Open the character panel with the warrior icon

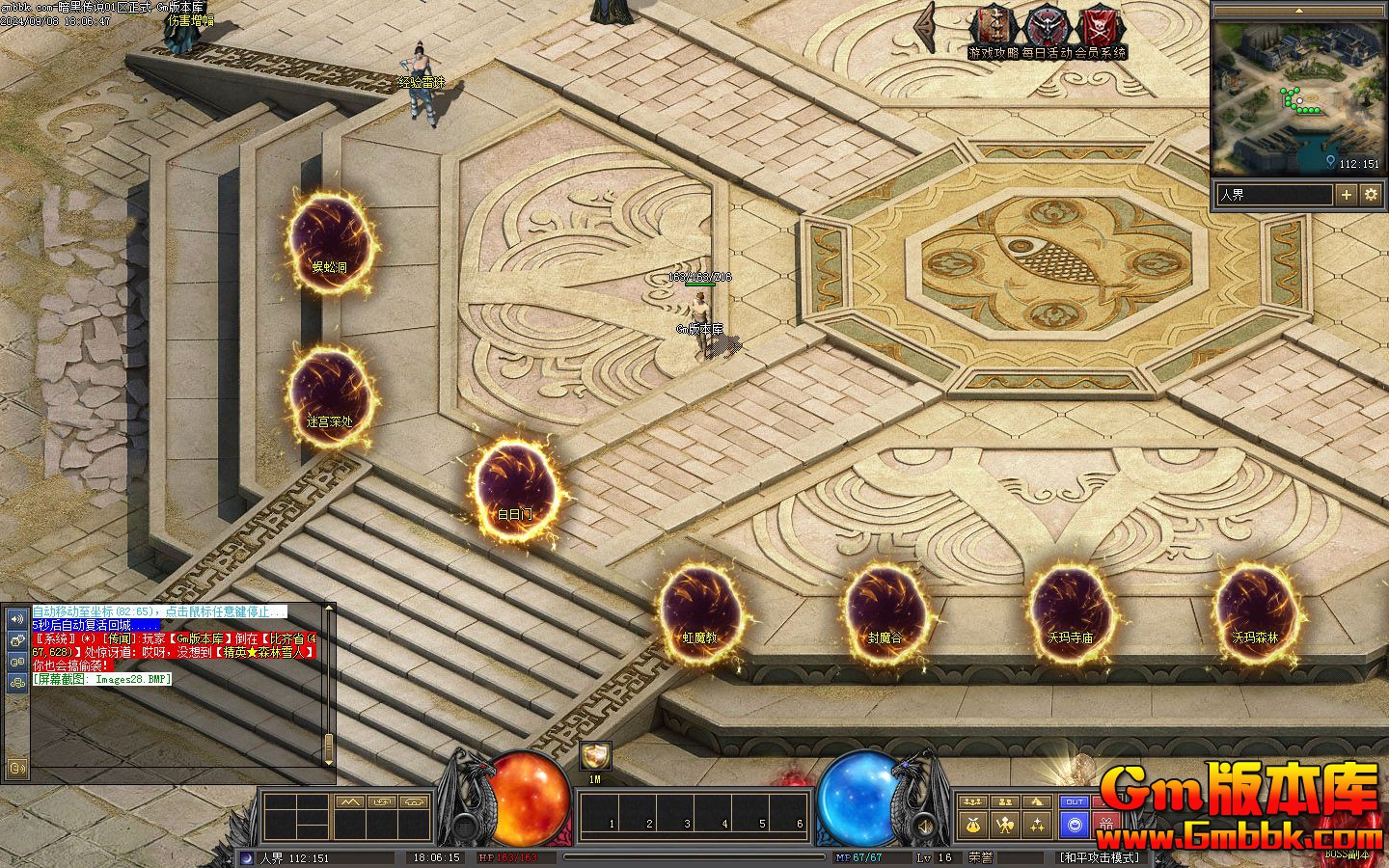[1005, 825]
